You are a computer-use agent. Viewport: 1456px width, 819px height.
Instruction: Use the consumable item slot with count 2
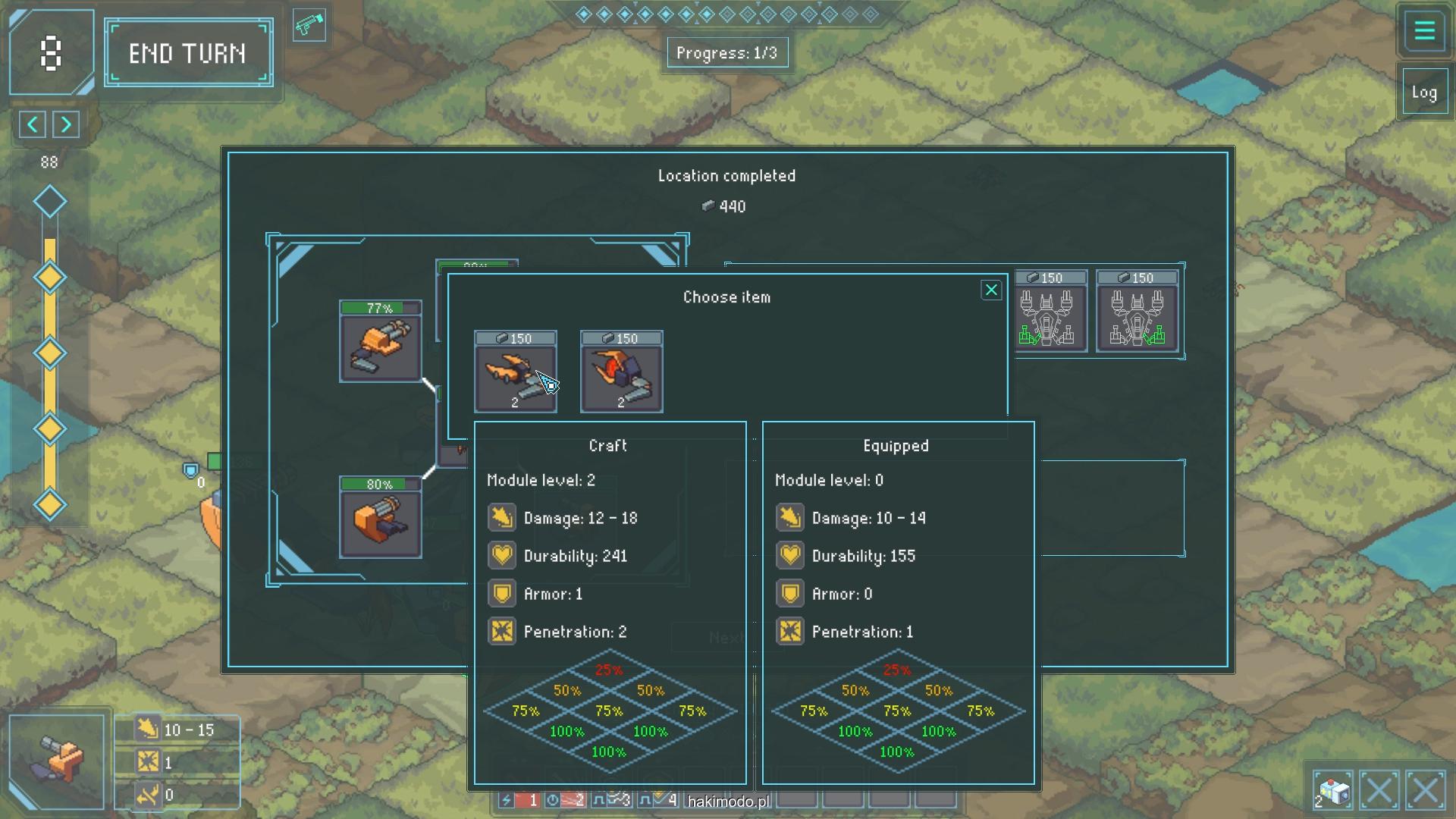click(x=1332, y=791)
